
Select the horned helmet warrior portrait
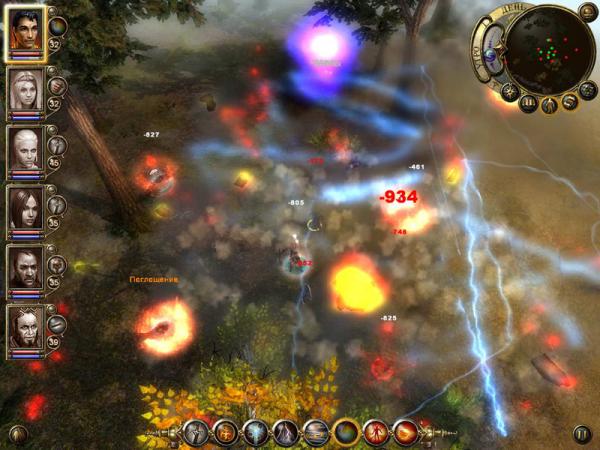[x=27, y=326]
